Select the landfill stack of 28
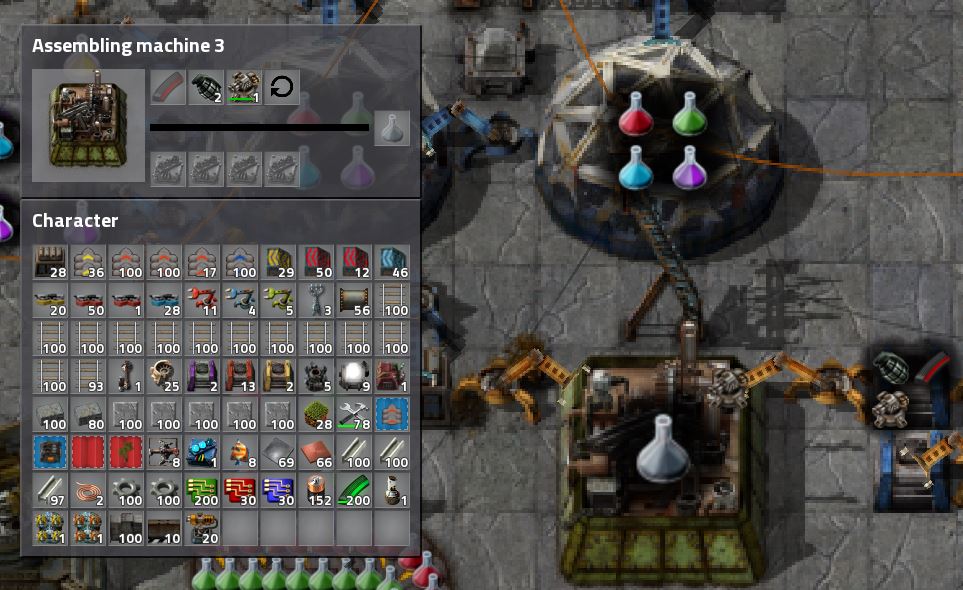The height and width of the screenshot is (590, 963). point(317,414)
